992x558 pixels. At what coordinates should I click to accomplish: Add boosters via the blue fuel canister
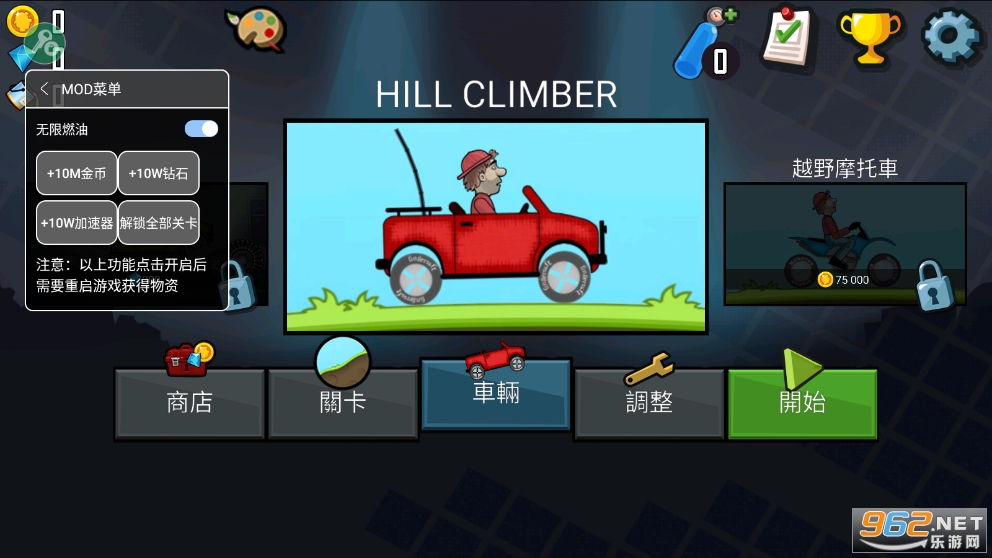[x=703, y=42]
